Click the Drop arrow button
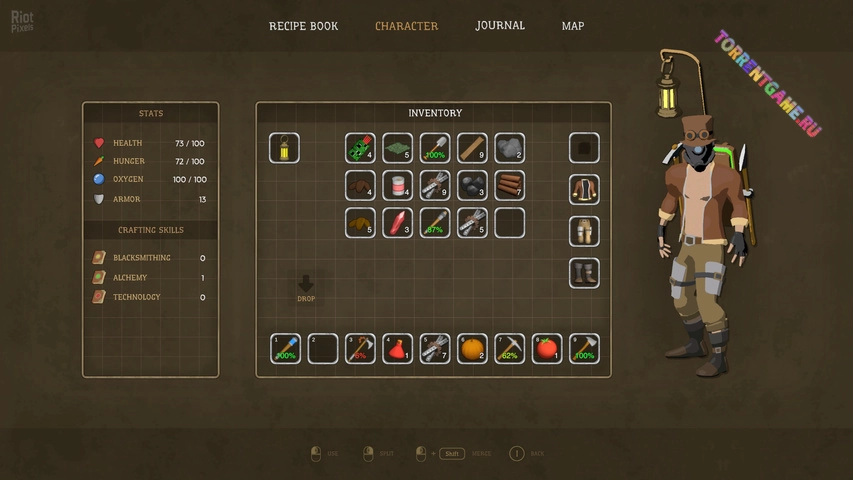The height and width of the screenshot is (480, 853). [x=306, y=286]
